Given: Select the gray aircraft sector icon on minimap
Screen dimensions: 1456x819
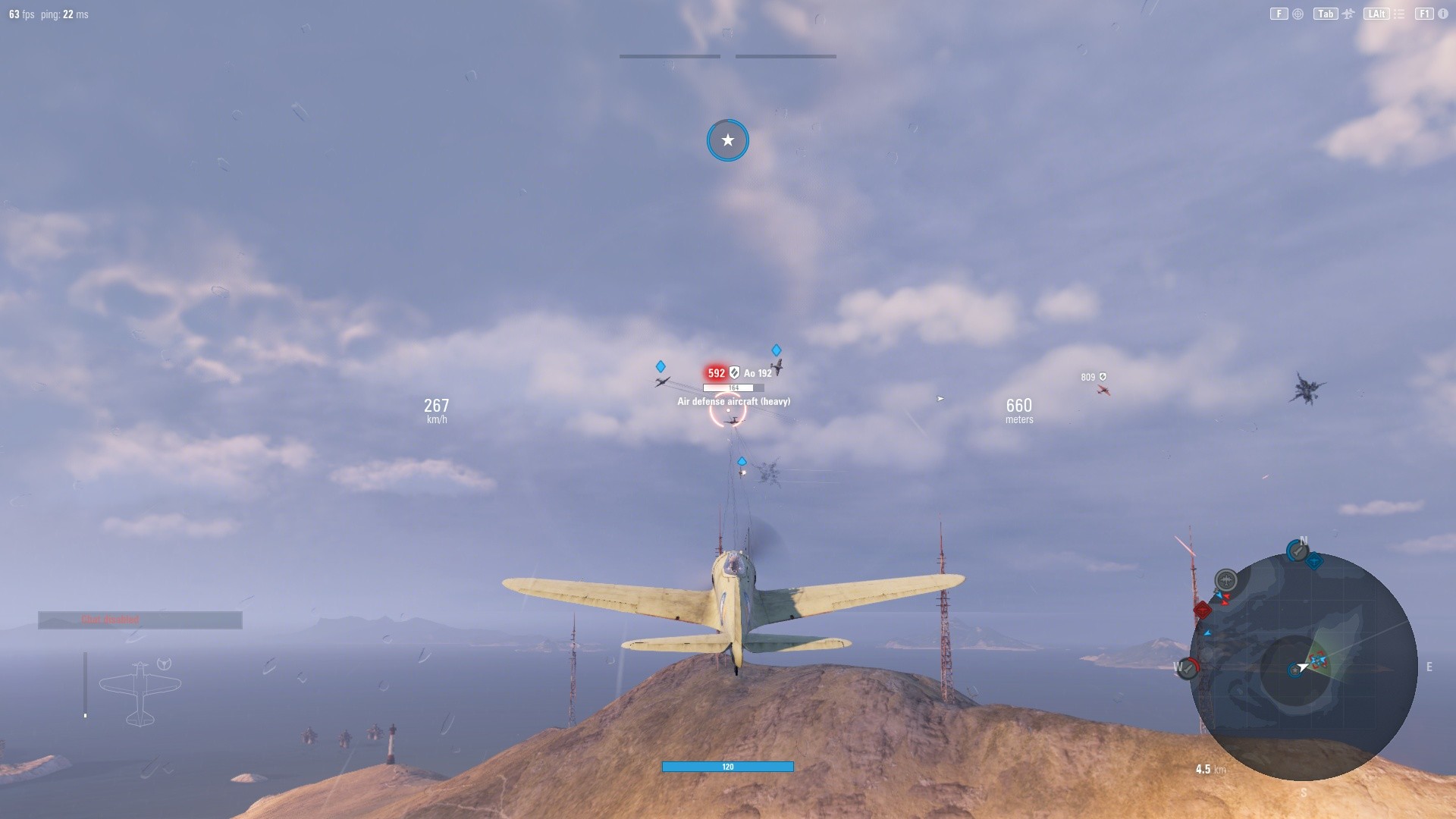Looking at the screenshot, I should pos(1225,579).
